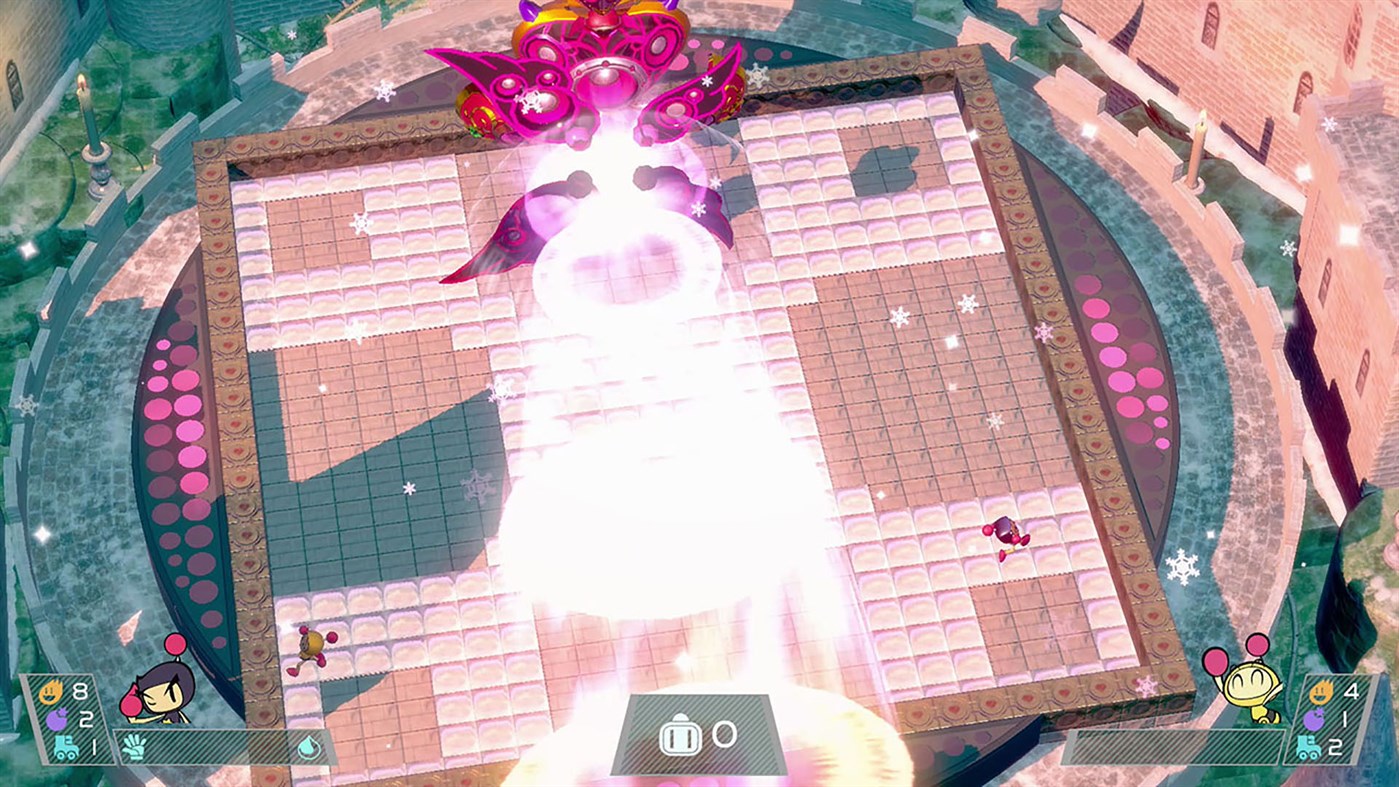Viewport: 1399px width, 787px height.
Task: Click the roller-skate icon on right player panel
Action: pos(1309,747)
